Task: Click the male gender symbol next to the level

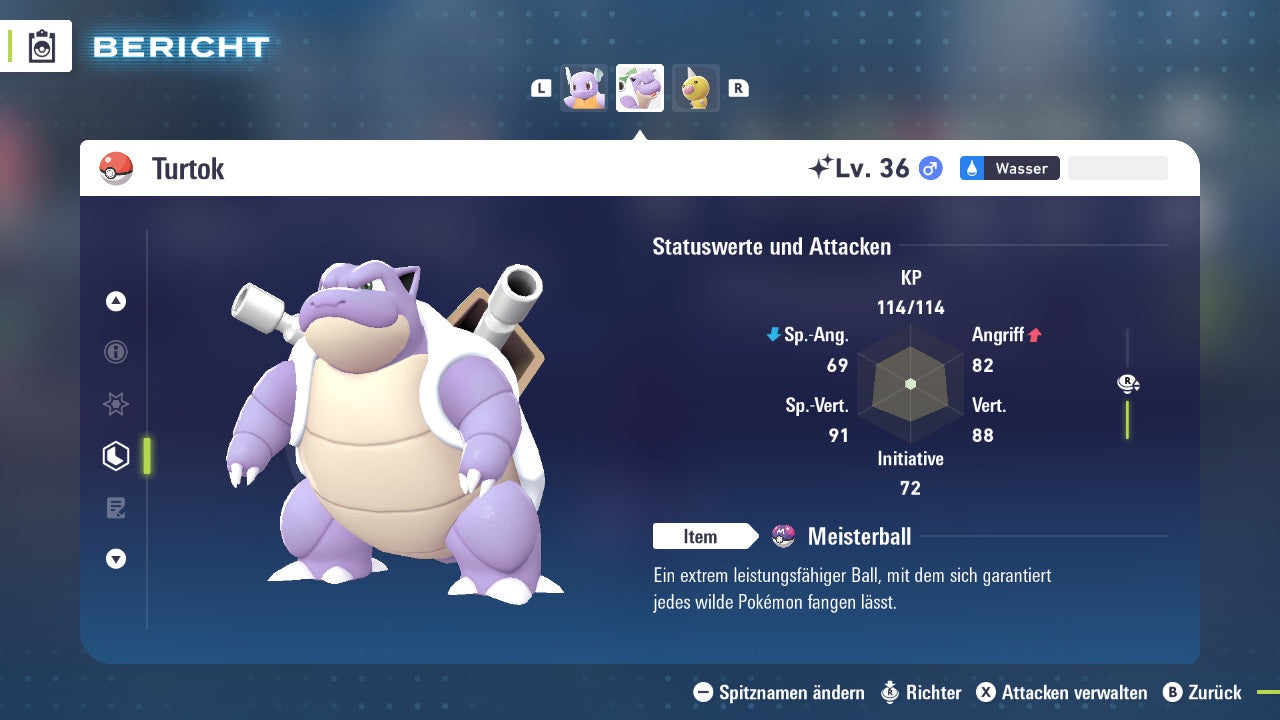Action: (x=928, y=168)
